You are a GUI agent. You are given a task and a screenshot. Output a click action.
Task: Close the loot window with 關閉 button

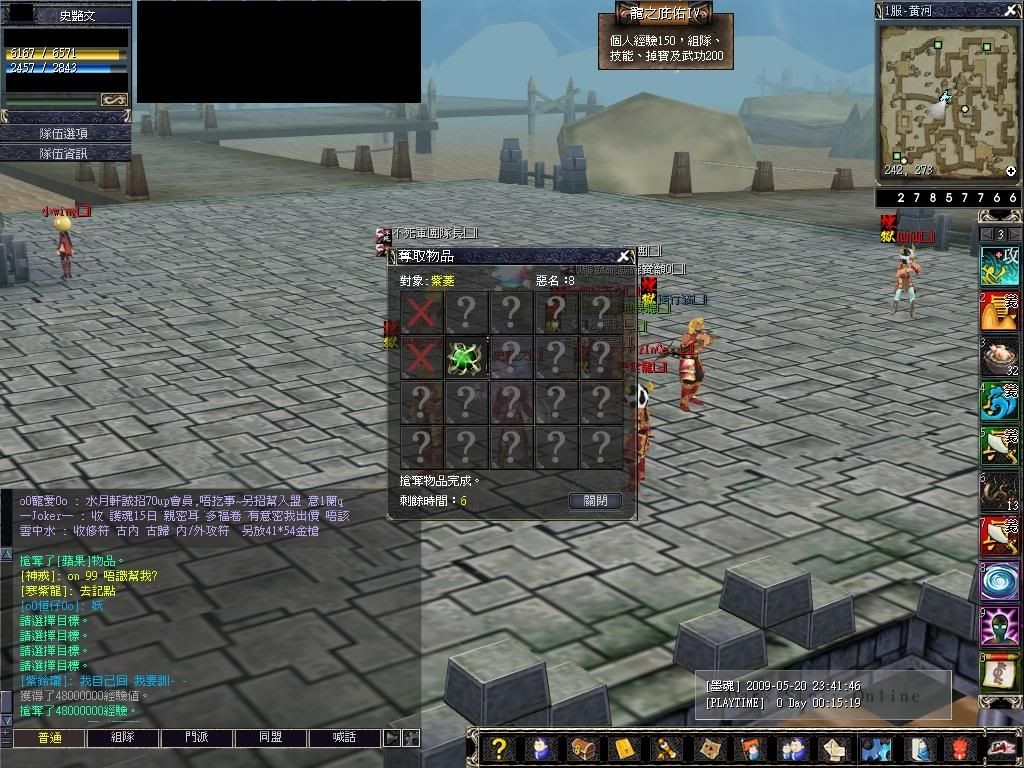(595, 500)
